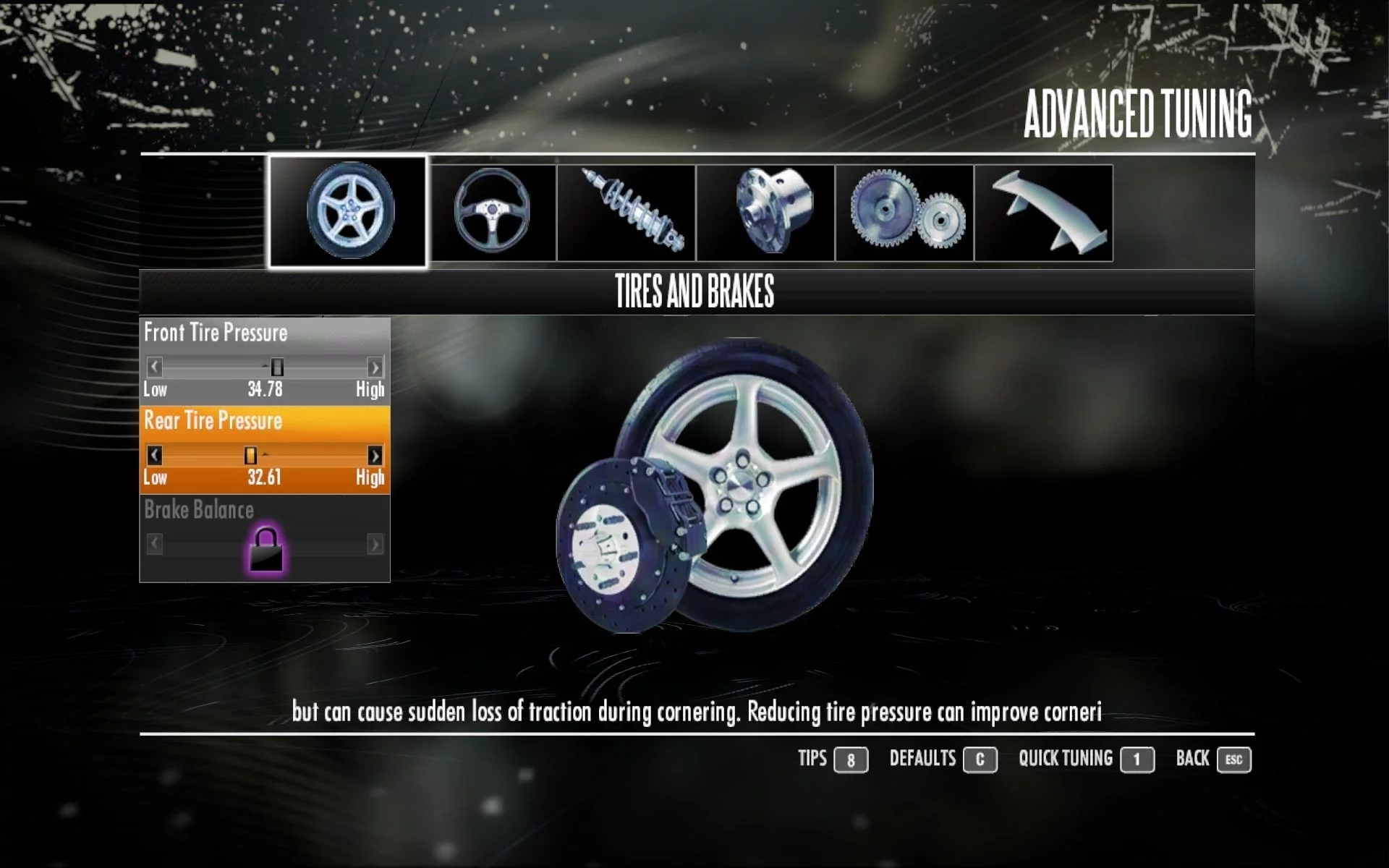Image resolution: width=1389 pixels, height=868 pixels.
Task: Increase Front Tire Pressure with right arrow
Action: click(x=375, y=367)
